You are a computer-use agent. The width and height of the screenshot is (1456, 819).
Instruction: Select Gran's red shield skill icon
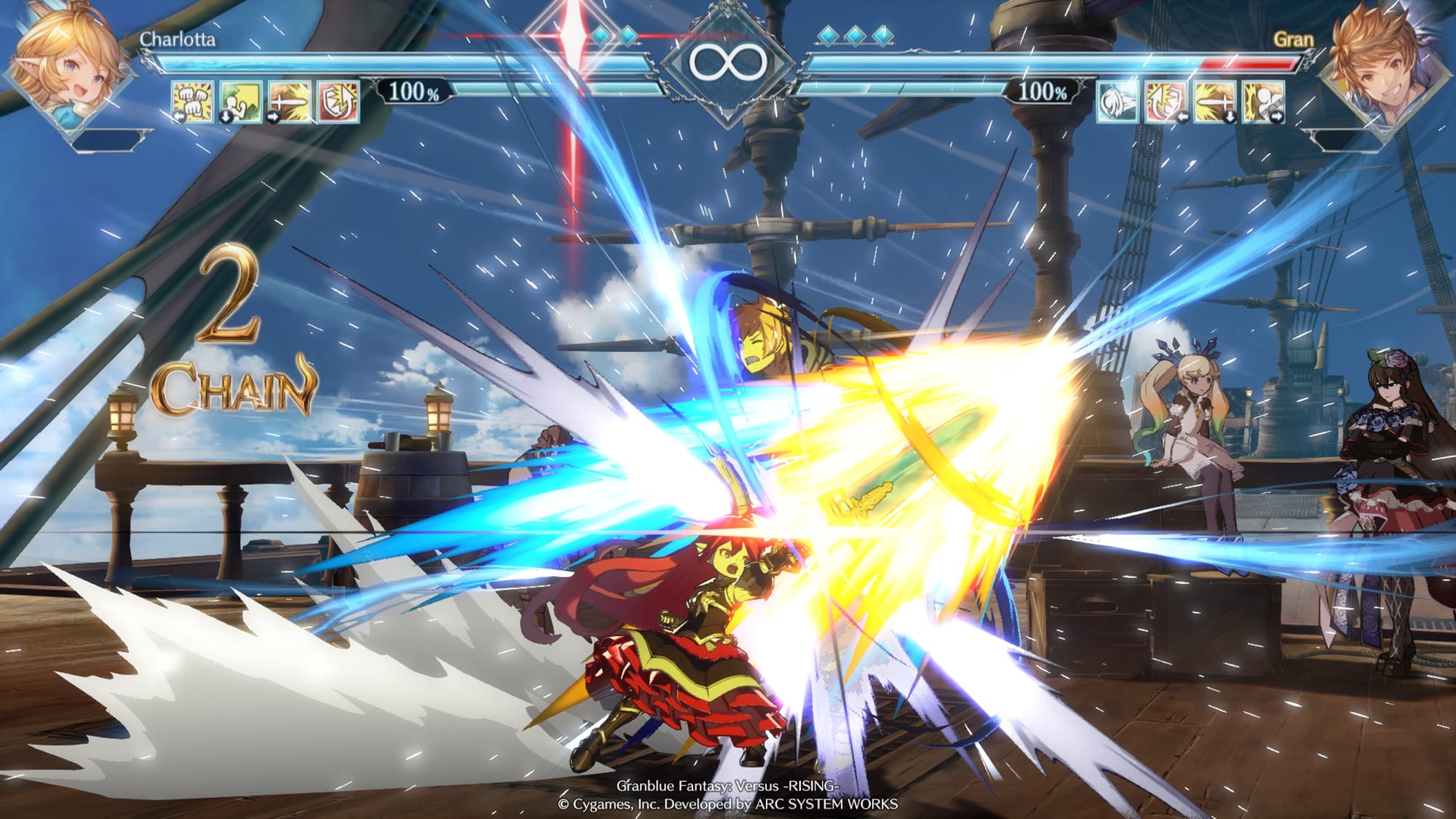[x=1166, y=102]
